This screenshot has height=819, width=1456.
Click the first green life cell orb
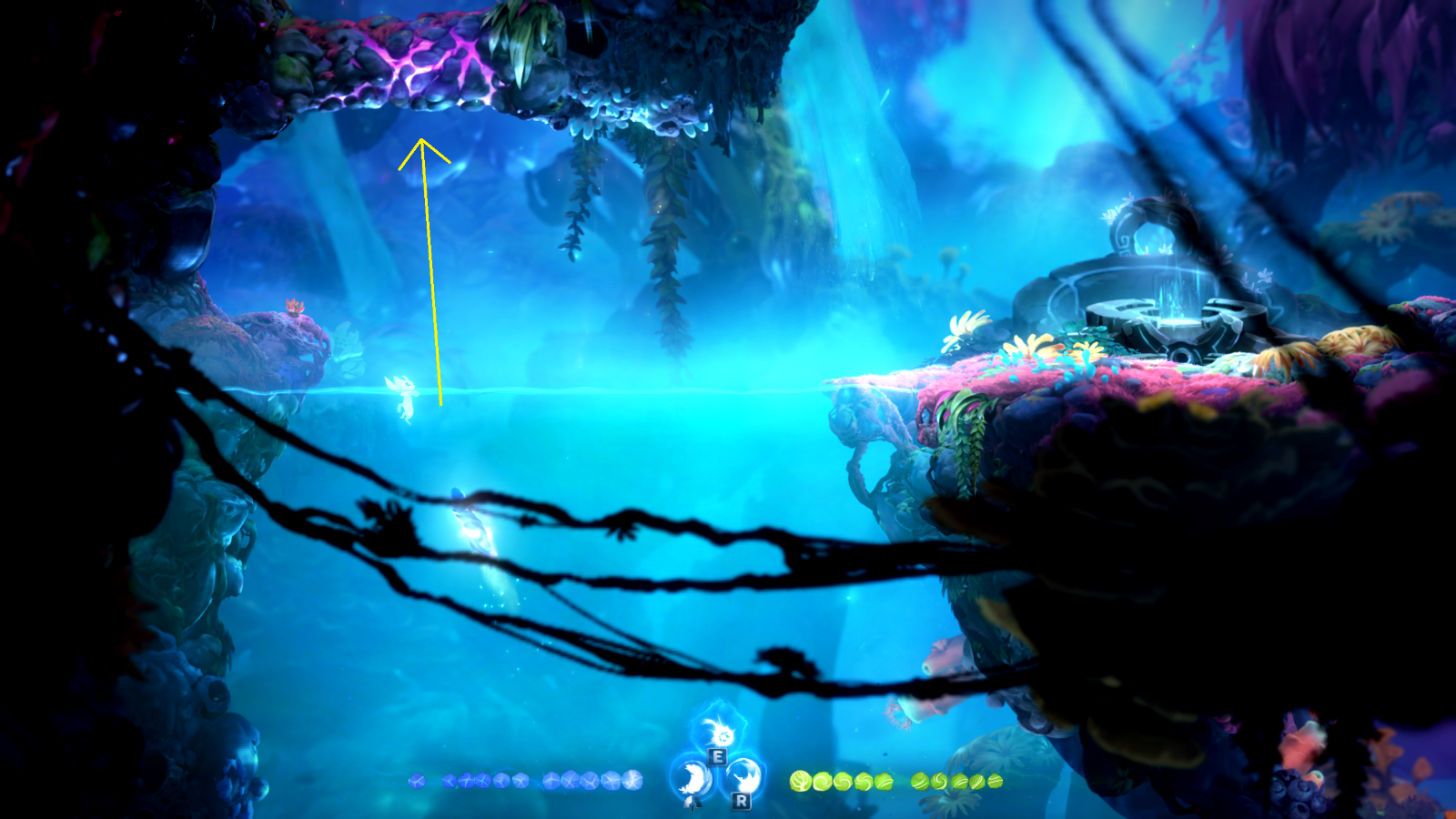click(799, 781)
